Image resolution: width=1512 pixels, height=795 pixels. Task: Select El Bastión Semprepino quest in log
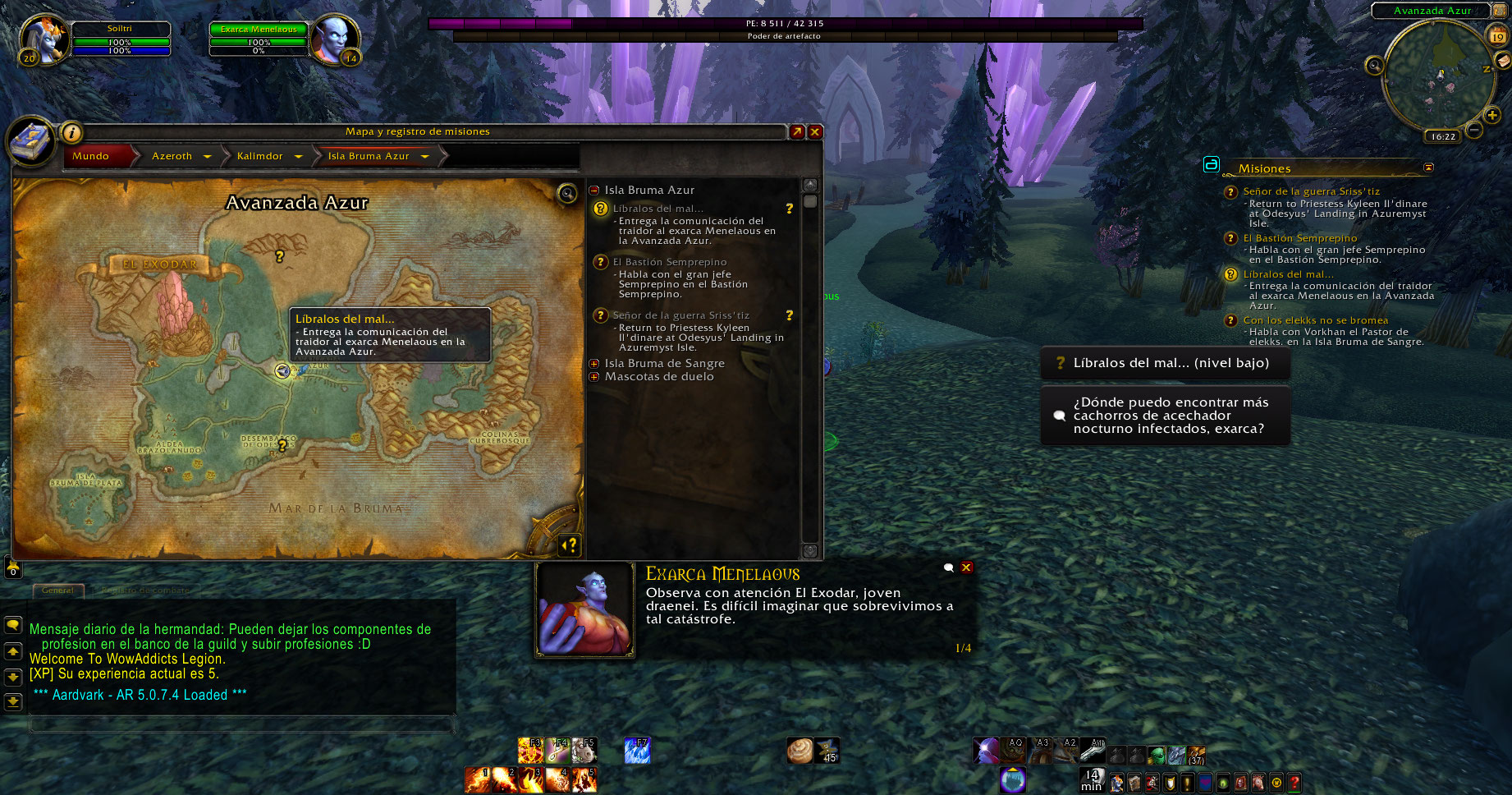[x=670, y=262]
